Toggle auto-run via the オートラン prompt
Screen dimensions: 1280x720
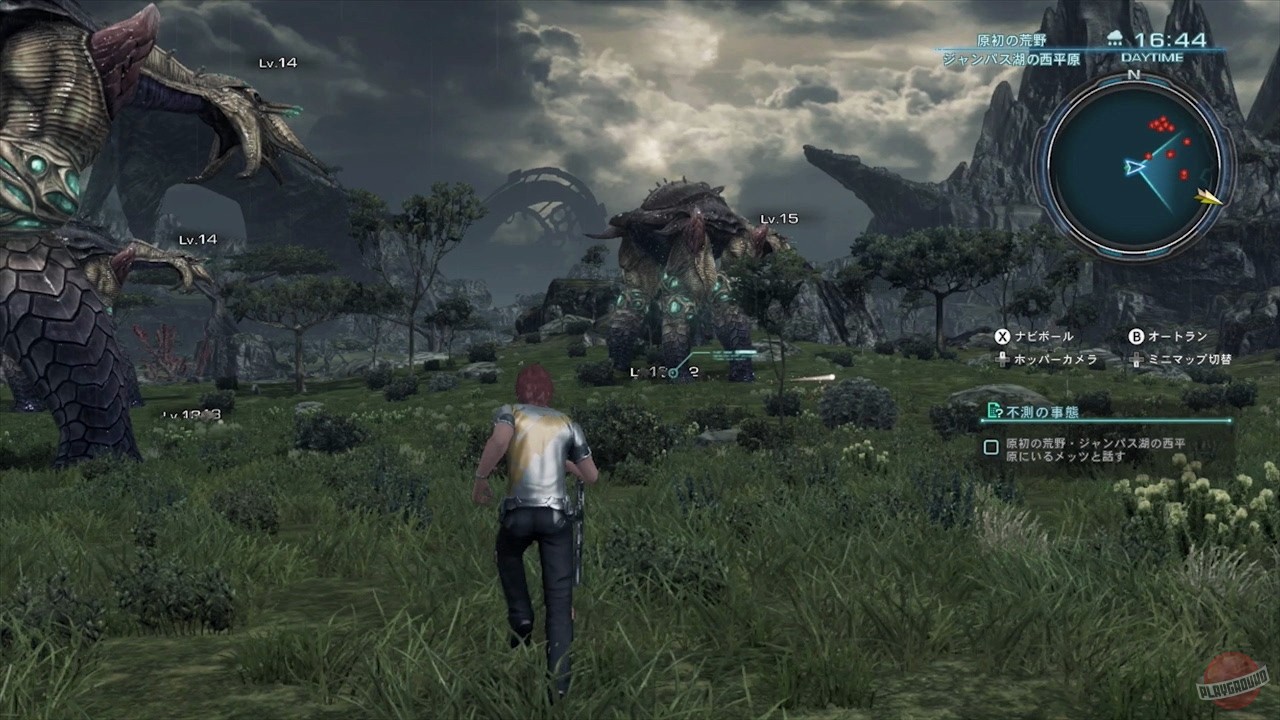(1177, 335)
